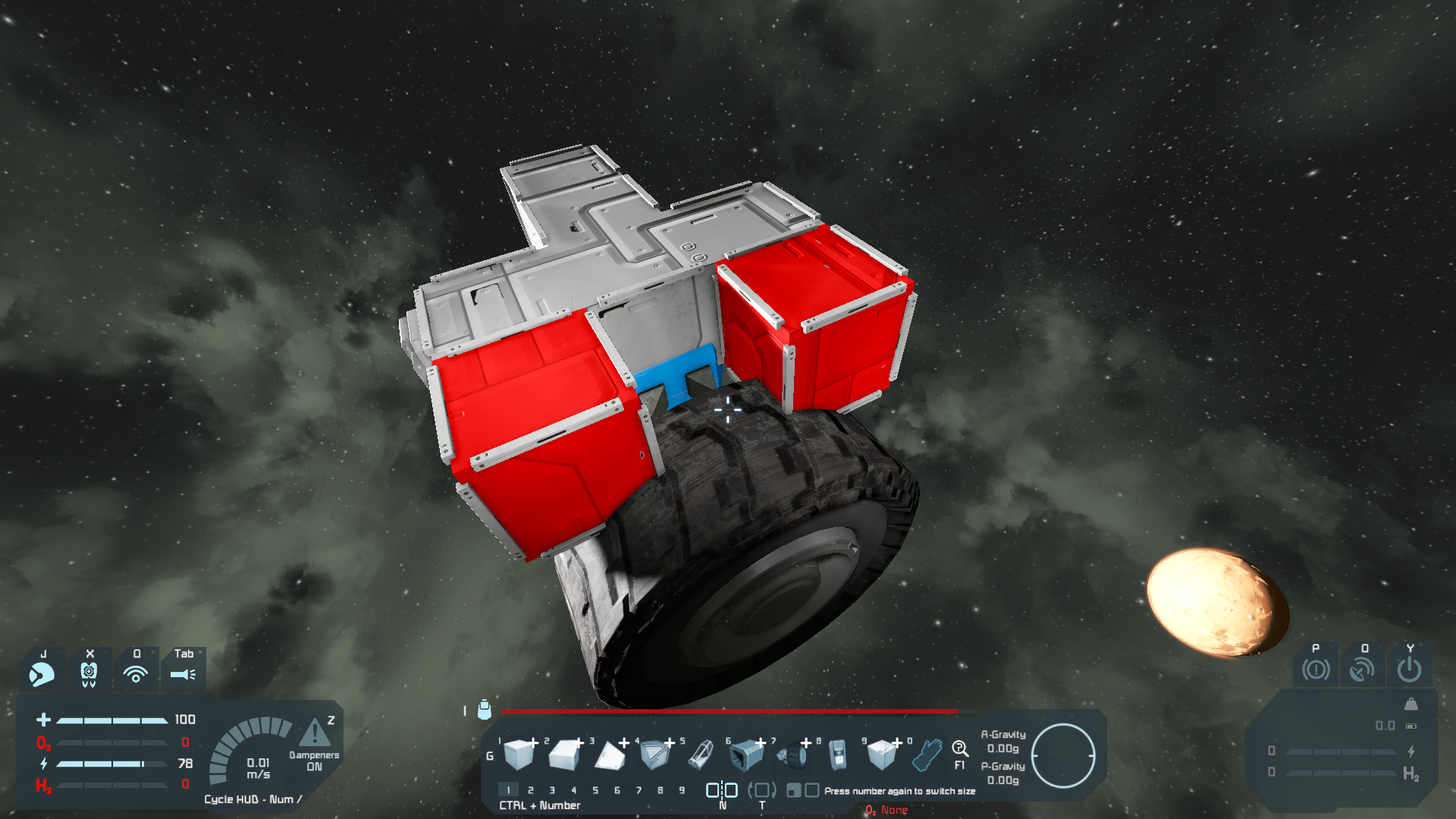The height and width of the screenshot is (819, 1456).
Task: Select the control panel block in slot 8
Action: [837, 754]
